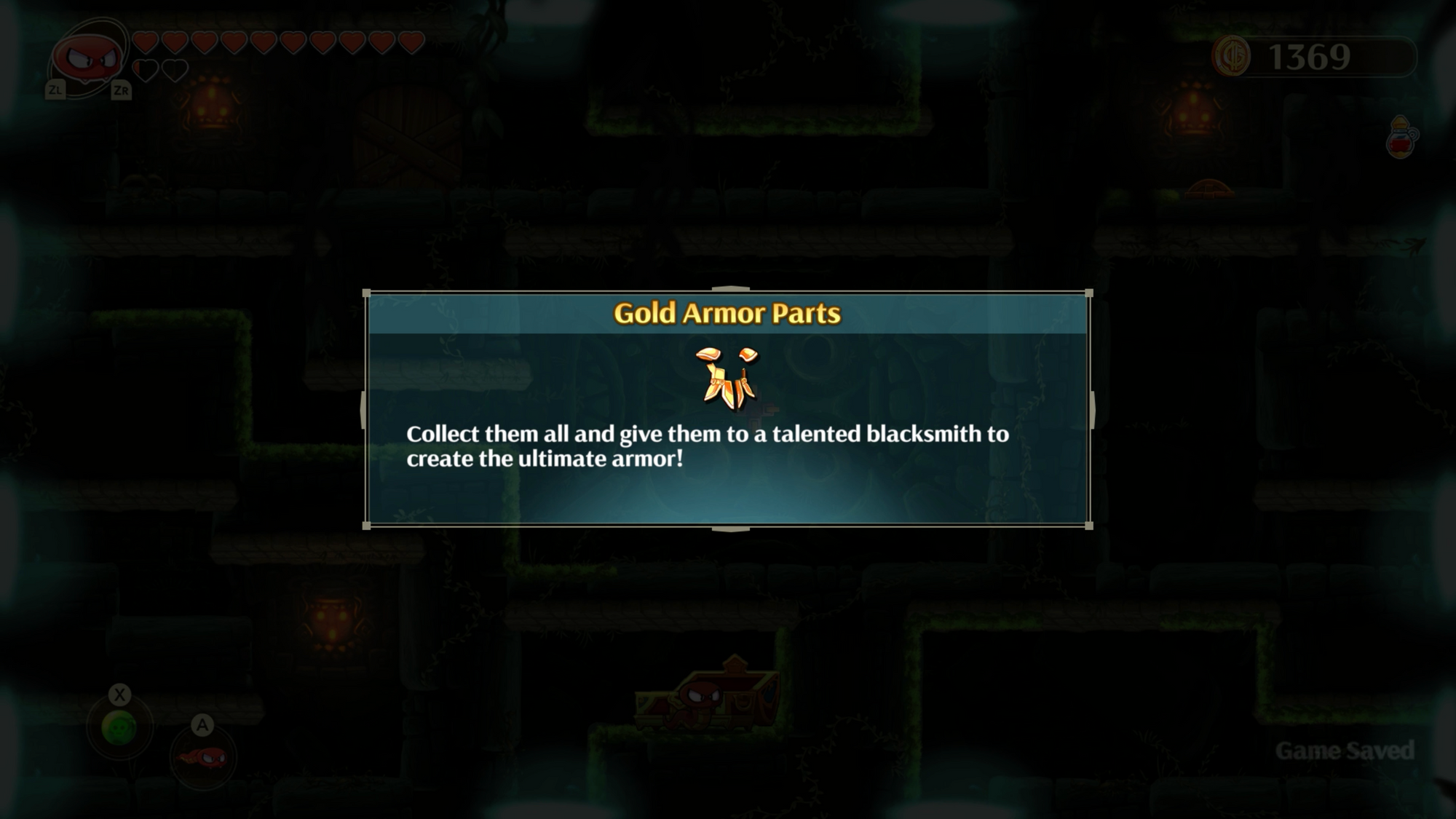The height and width of the screenshot is (819, 1456).
Task: Select the Gold Armor Parts title banner
Action: (728, 314)
